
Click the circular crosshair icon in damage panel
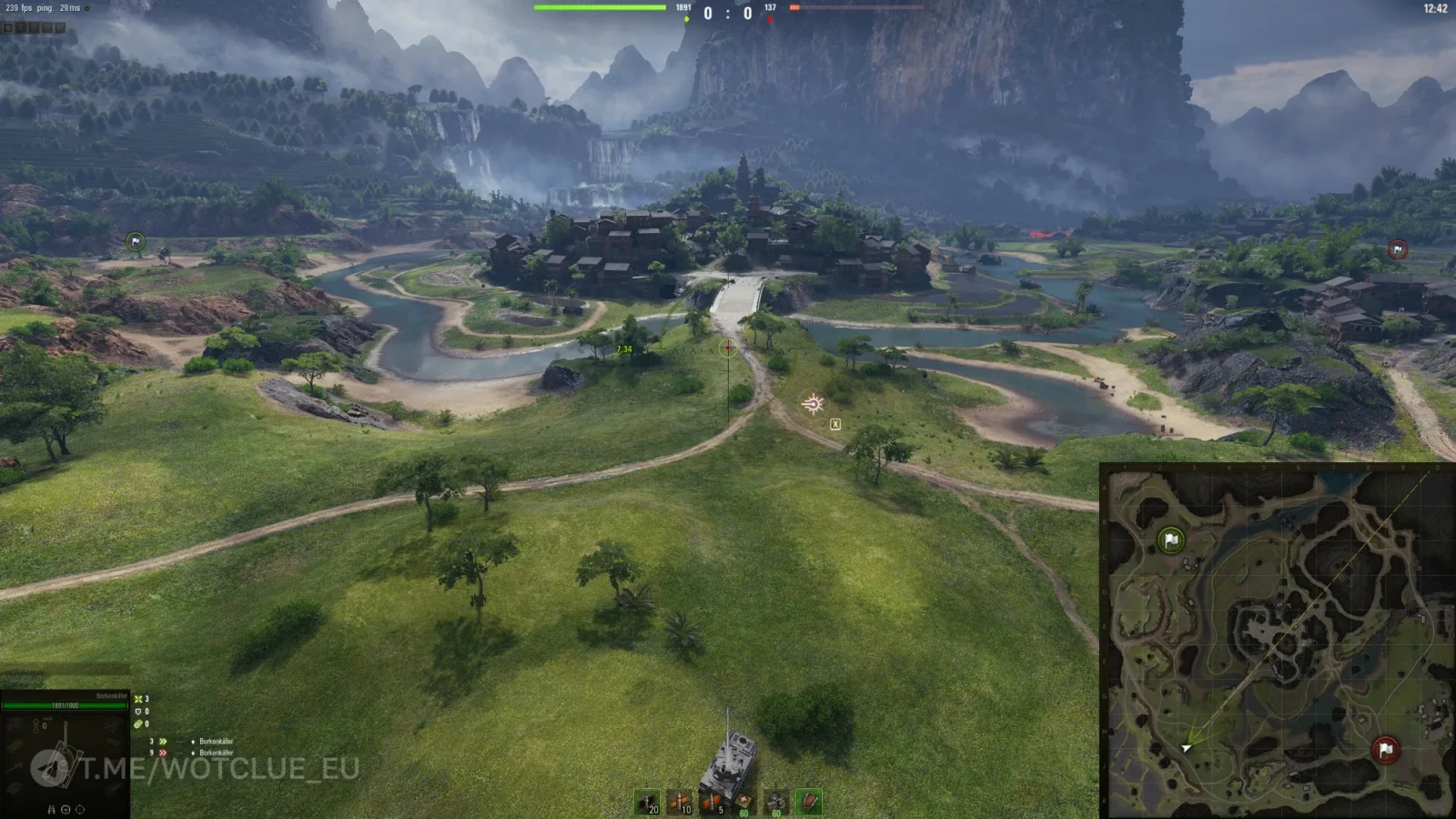[80, 809]
